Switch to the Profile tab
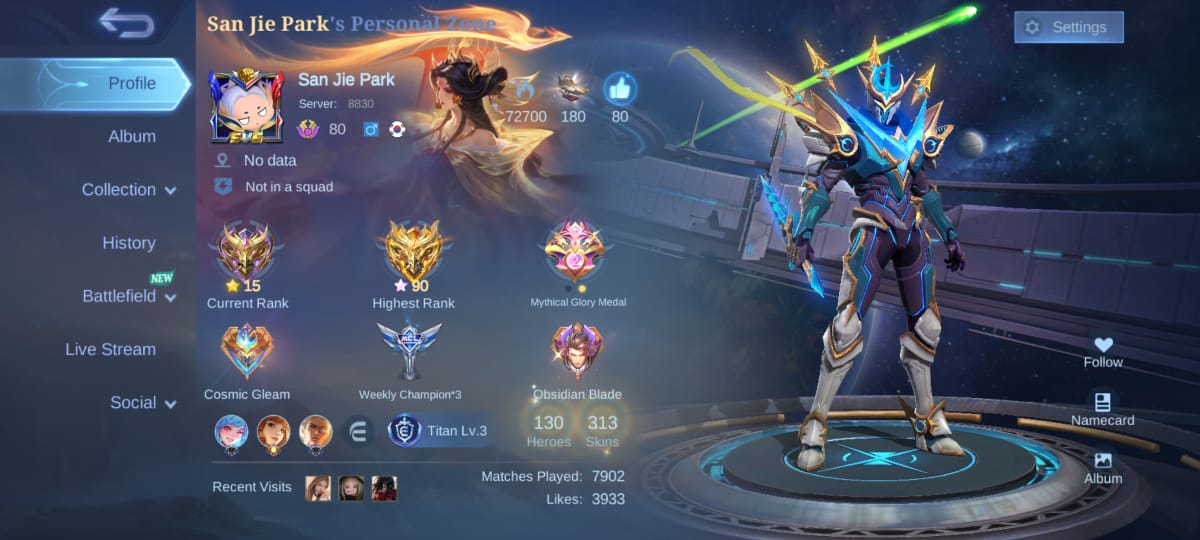Viewport: 1200px width, 540px height. click(x=131, y=83)
